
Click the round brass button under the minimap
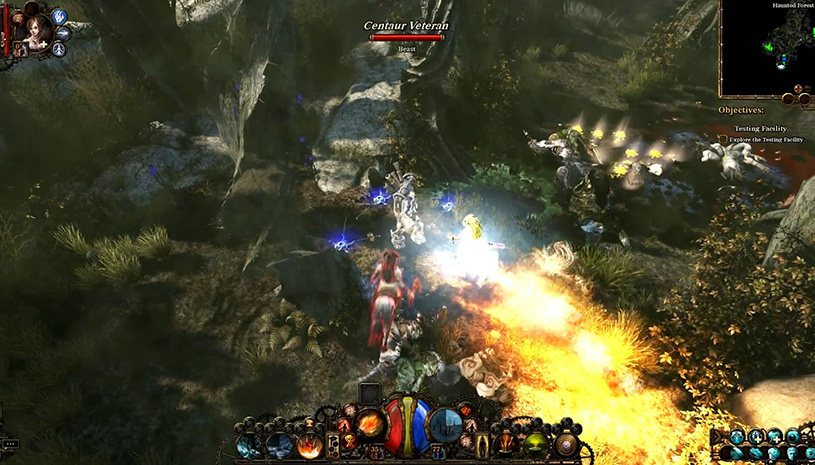(789, 99)
